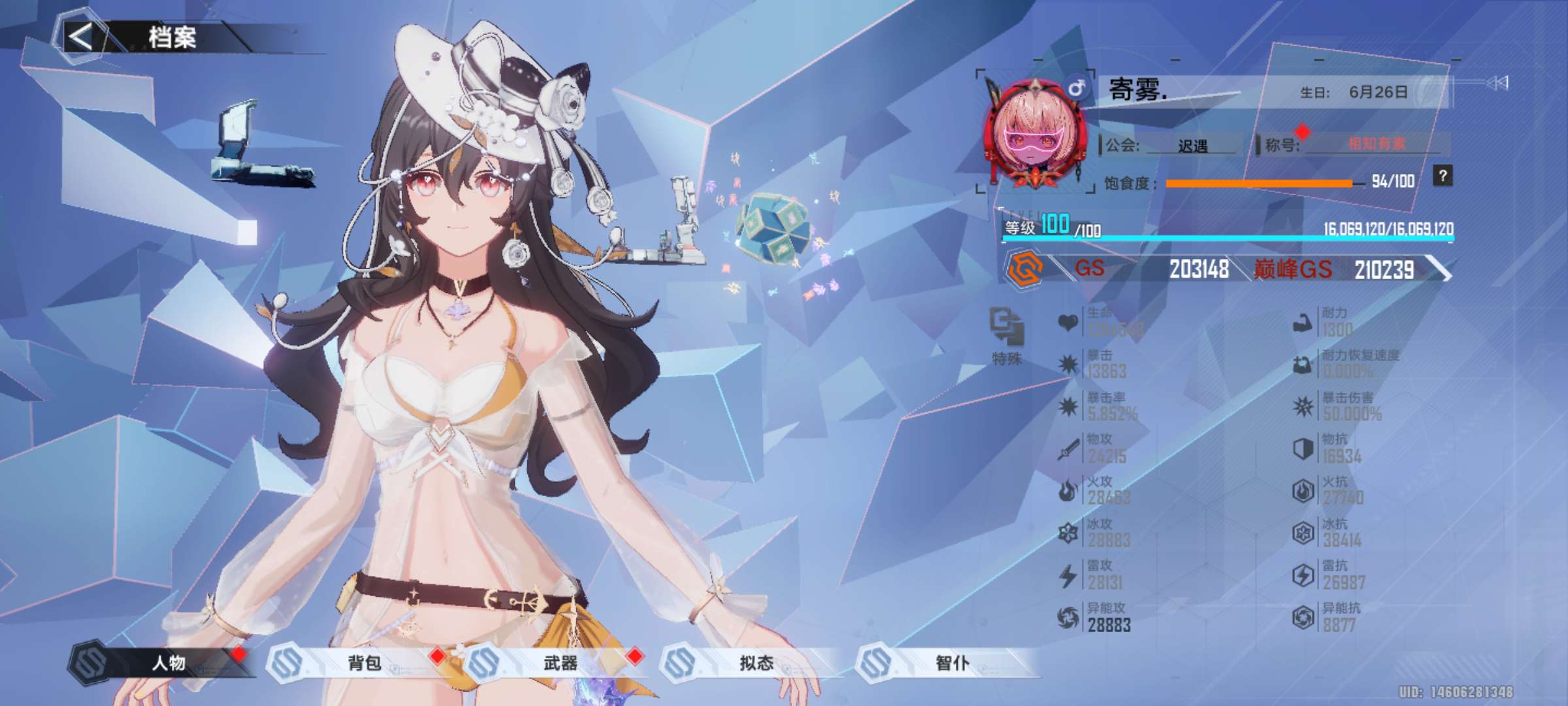Click the player avatar portrait

1036,135
